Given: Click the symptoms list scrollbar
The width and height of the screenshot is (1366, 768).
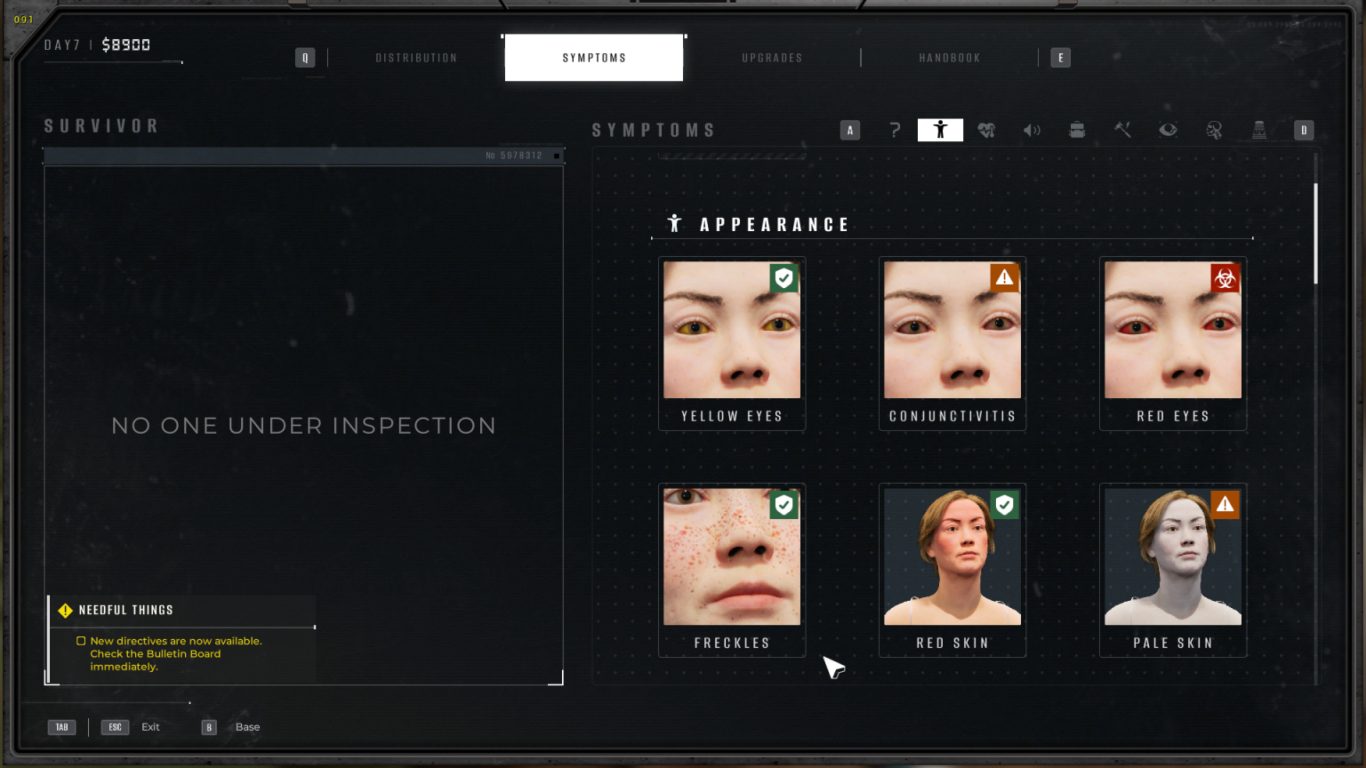Looking at the screenshot, I should (x=1316, y=232).
